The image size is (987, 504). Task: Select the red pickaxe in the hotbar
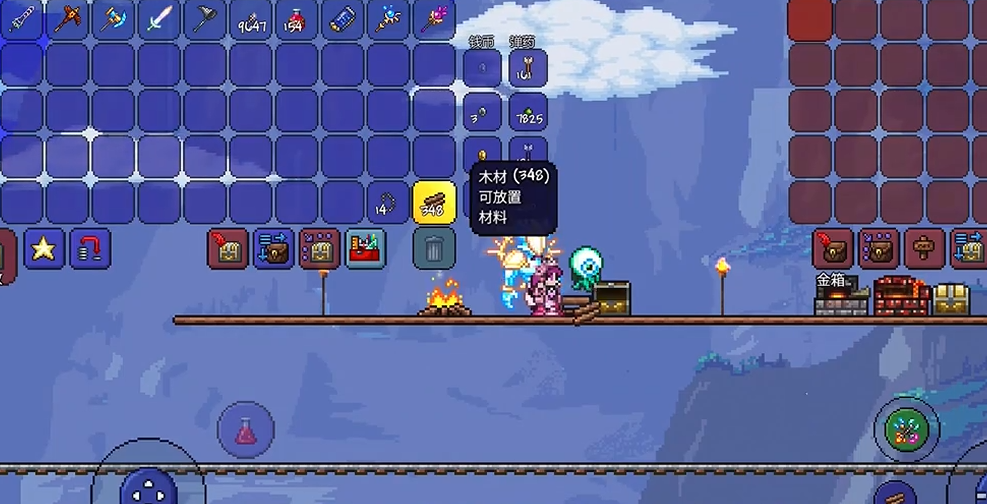[x=68, y=19]
